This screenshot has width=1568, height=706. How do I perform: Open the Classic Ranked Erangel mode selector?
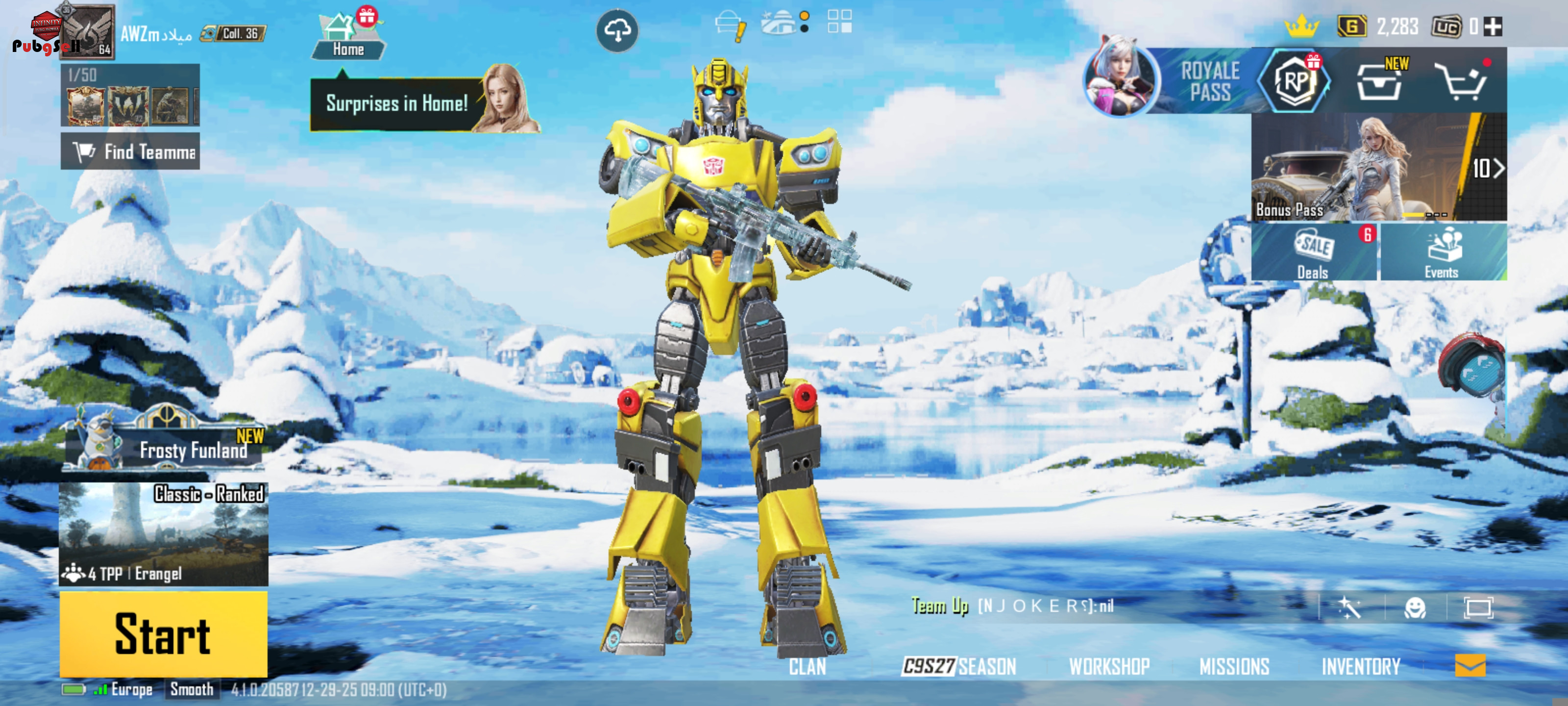163,533
